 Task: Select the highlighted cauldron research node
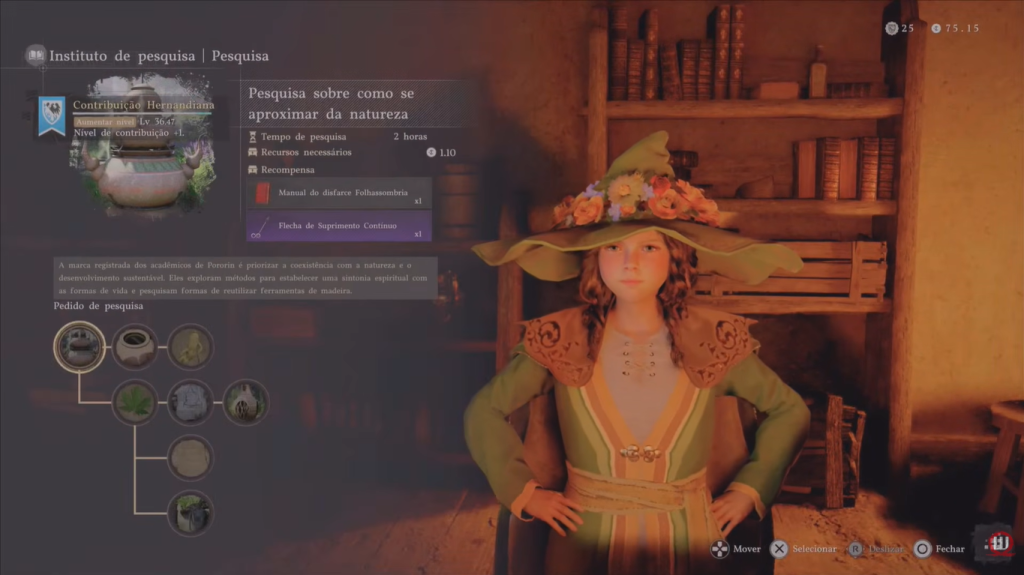(79, 347)
